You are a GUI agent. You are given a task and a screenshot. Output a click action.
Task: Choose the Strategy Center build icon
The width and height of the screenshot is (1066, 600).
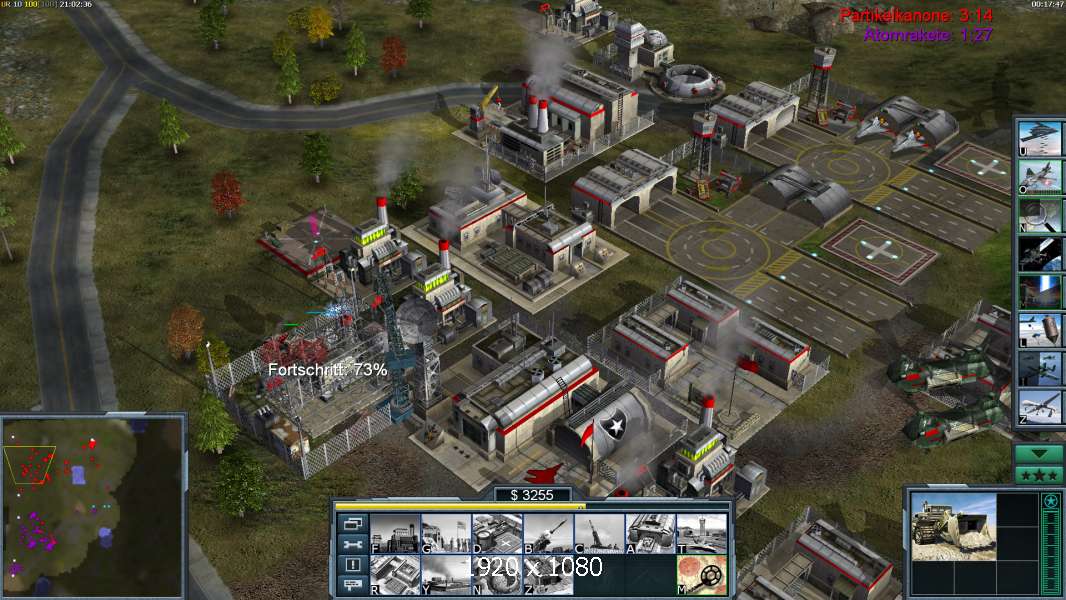(x=394, y=575)
